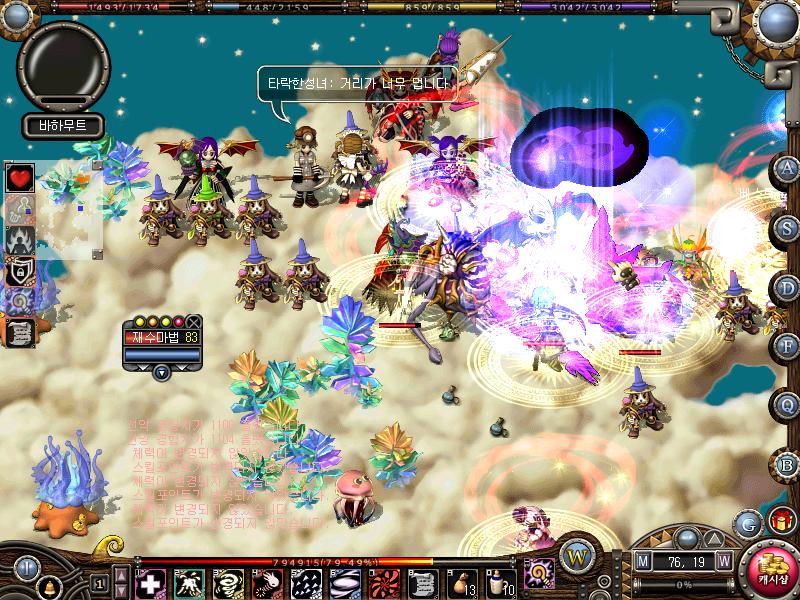Use the white cross heal skill
Viewport: 800px width, 600px height.
(x=150, y=582)
